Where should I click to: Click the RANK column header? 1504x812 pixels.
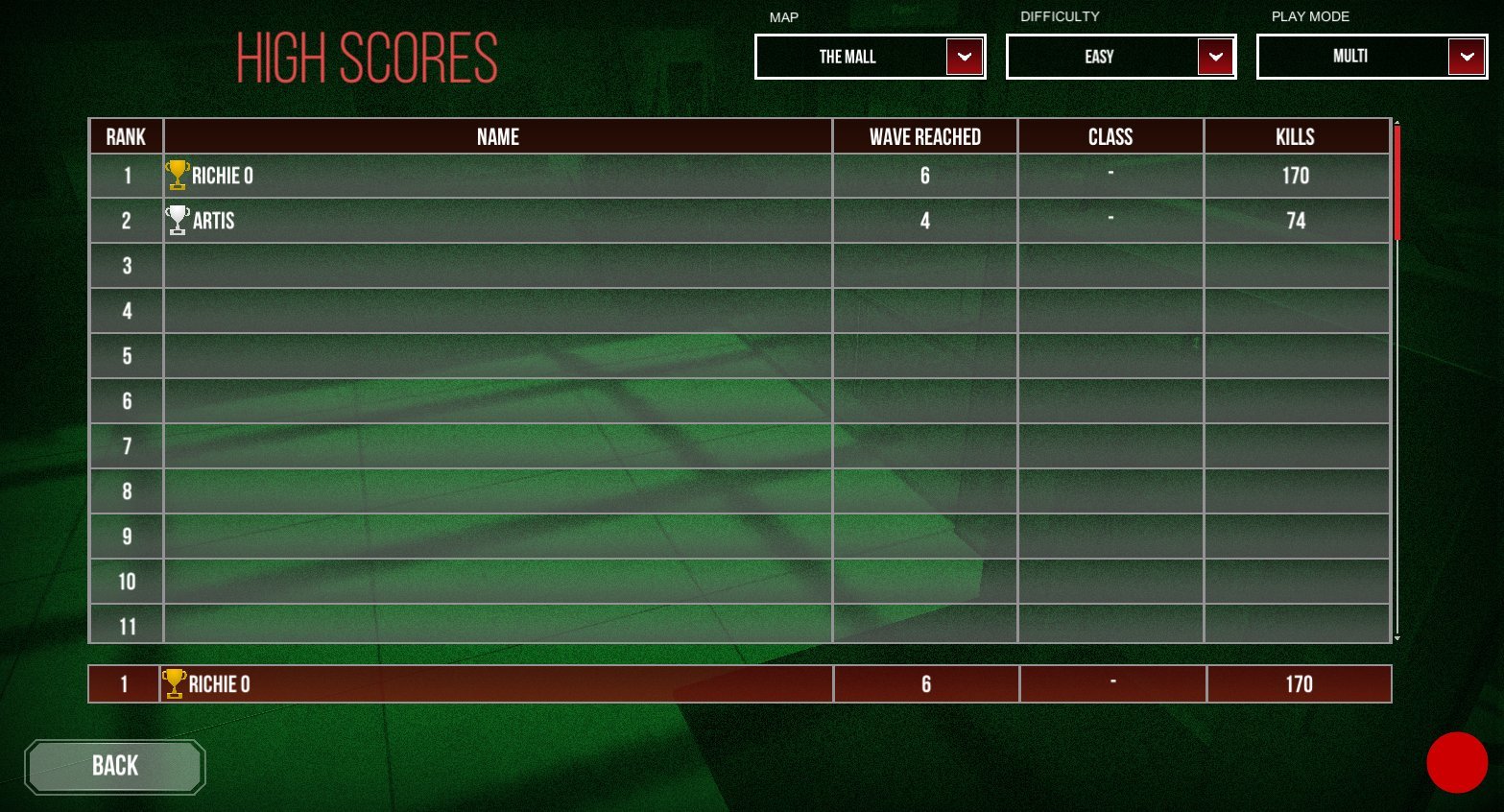126,135
